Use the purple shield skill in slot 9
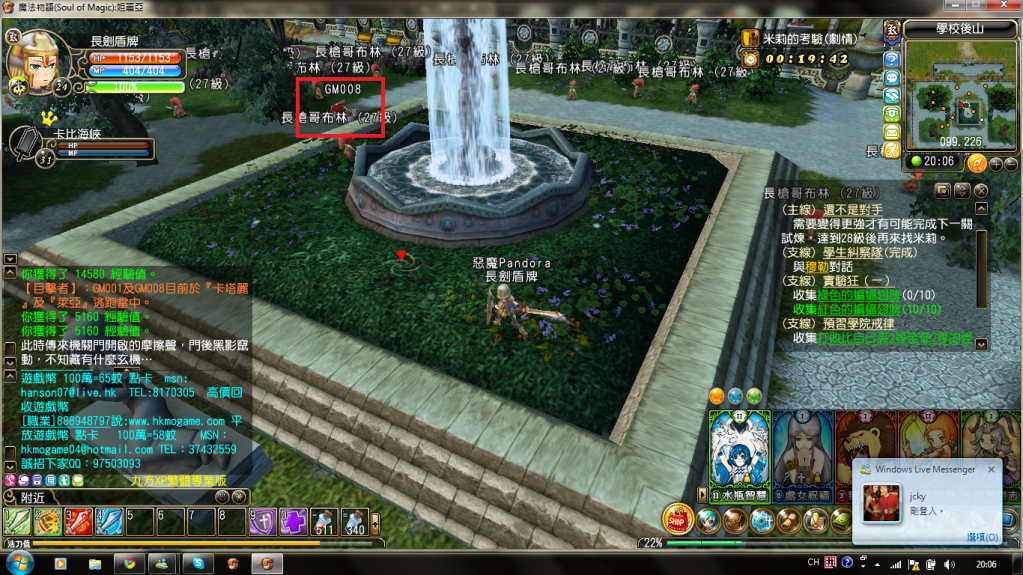The height and width of the screenshot is (575, 1023). [262, 521]
